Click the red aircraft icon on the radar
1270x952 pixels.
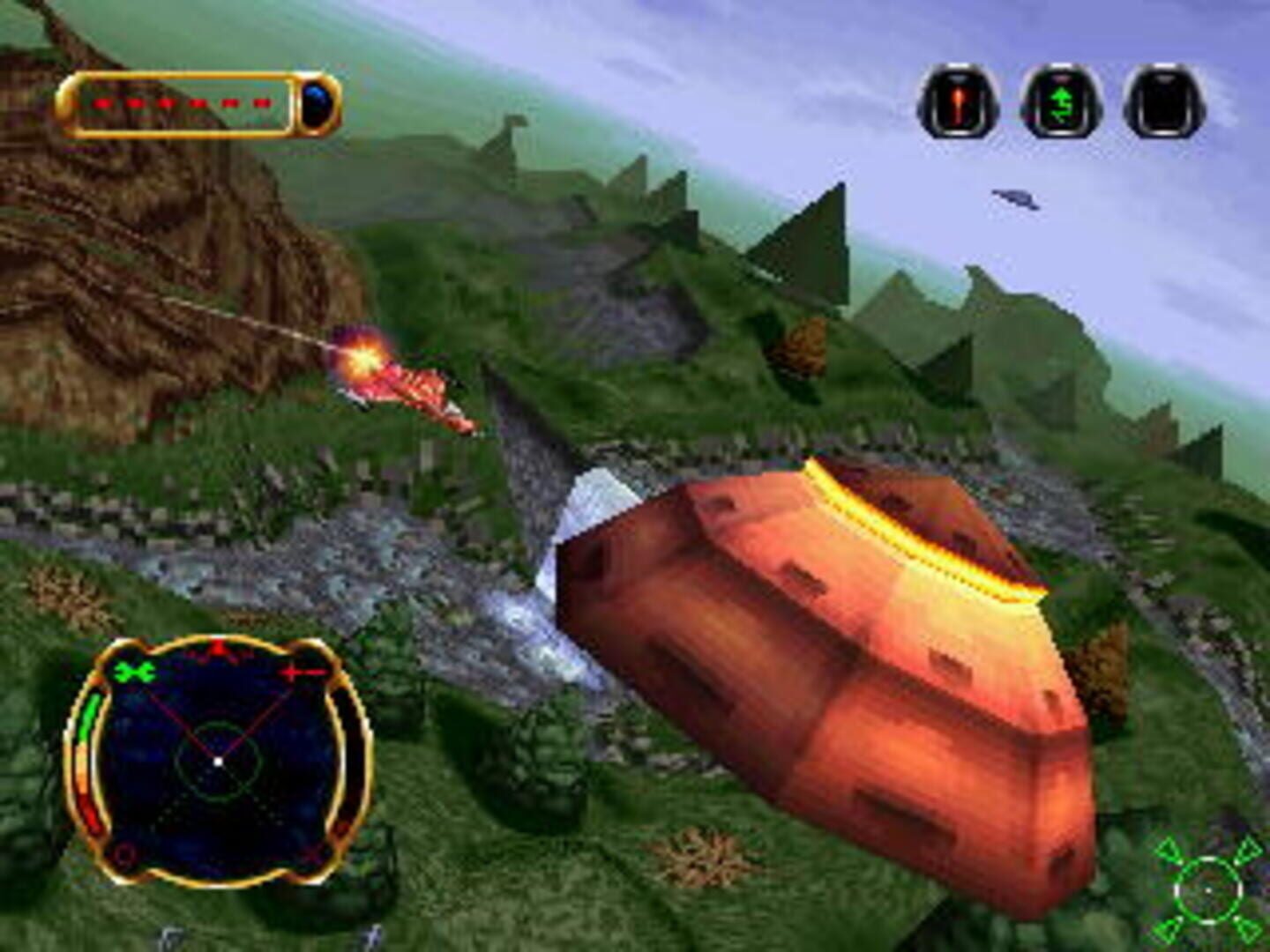(302, 673)
